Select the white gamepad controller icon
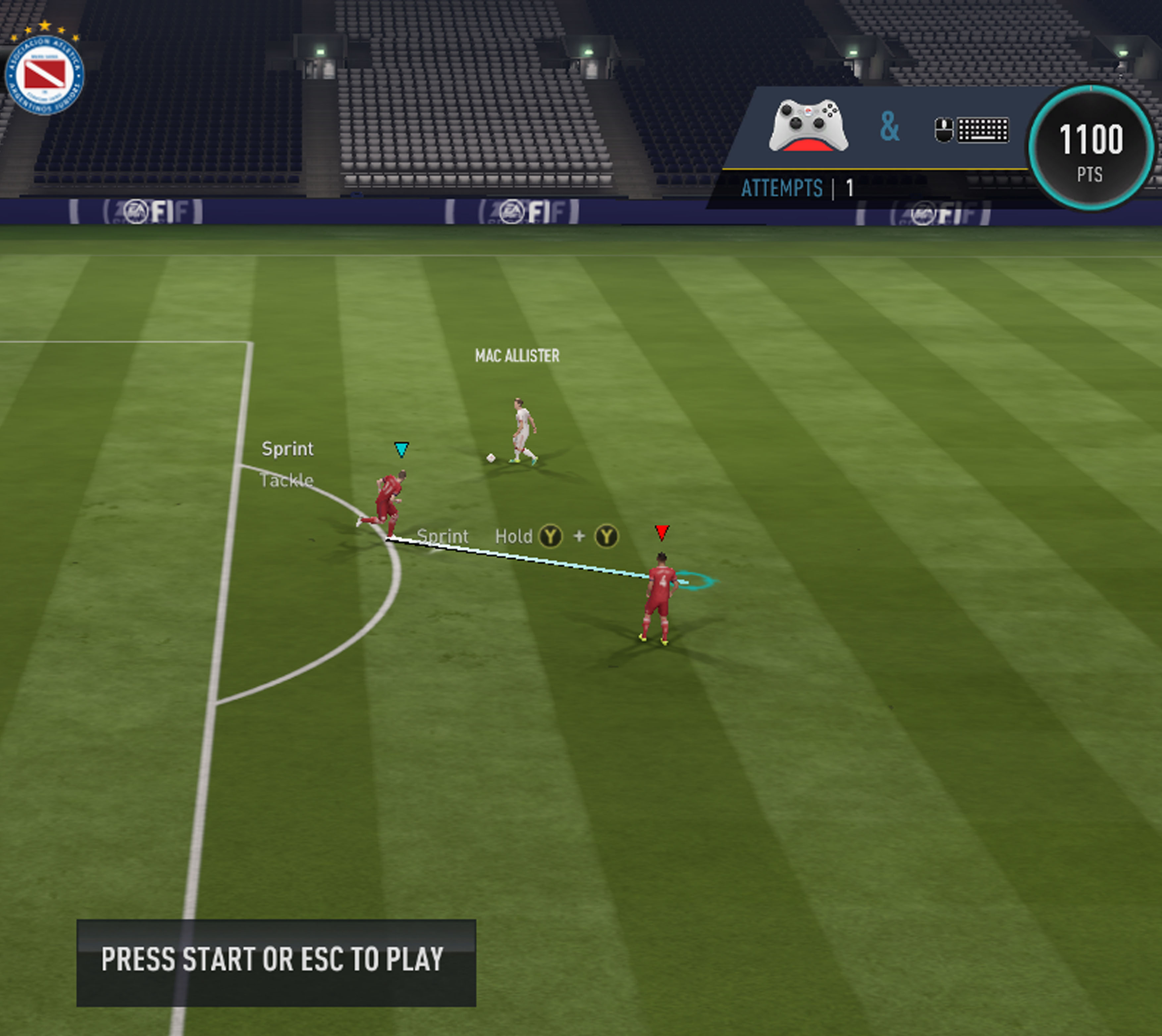This screenshot has width=1162, height=1036. point(808,126)
